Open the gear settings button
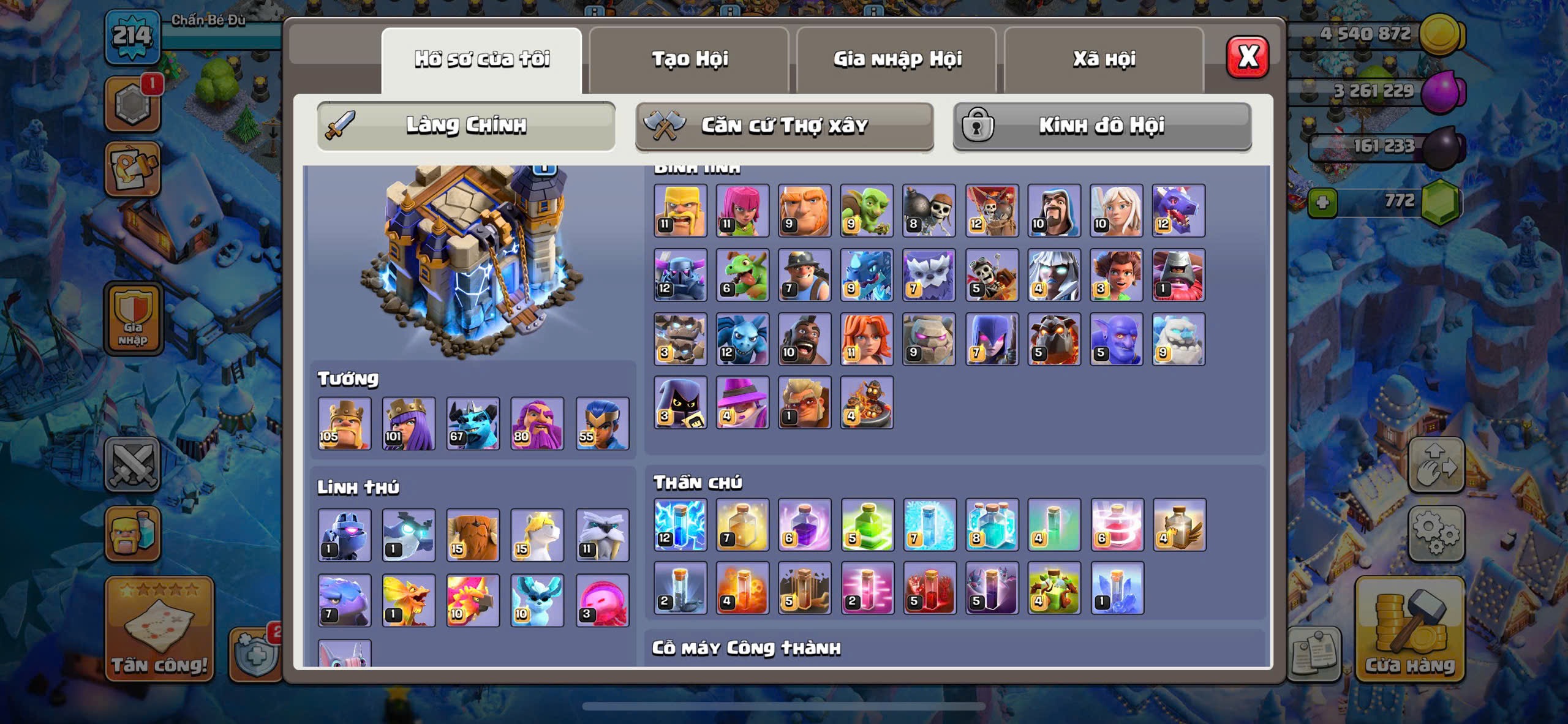The height and width of the screenshot is (724, 1568). pyautogui.click(x=1436, y=533)
